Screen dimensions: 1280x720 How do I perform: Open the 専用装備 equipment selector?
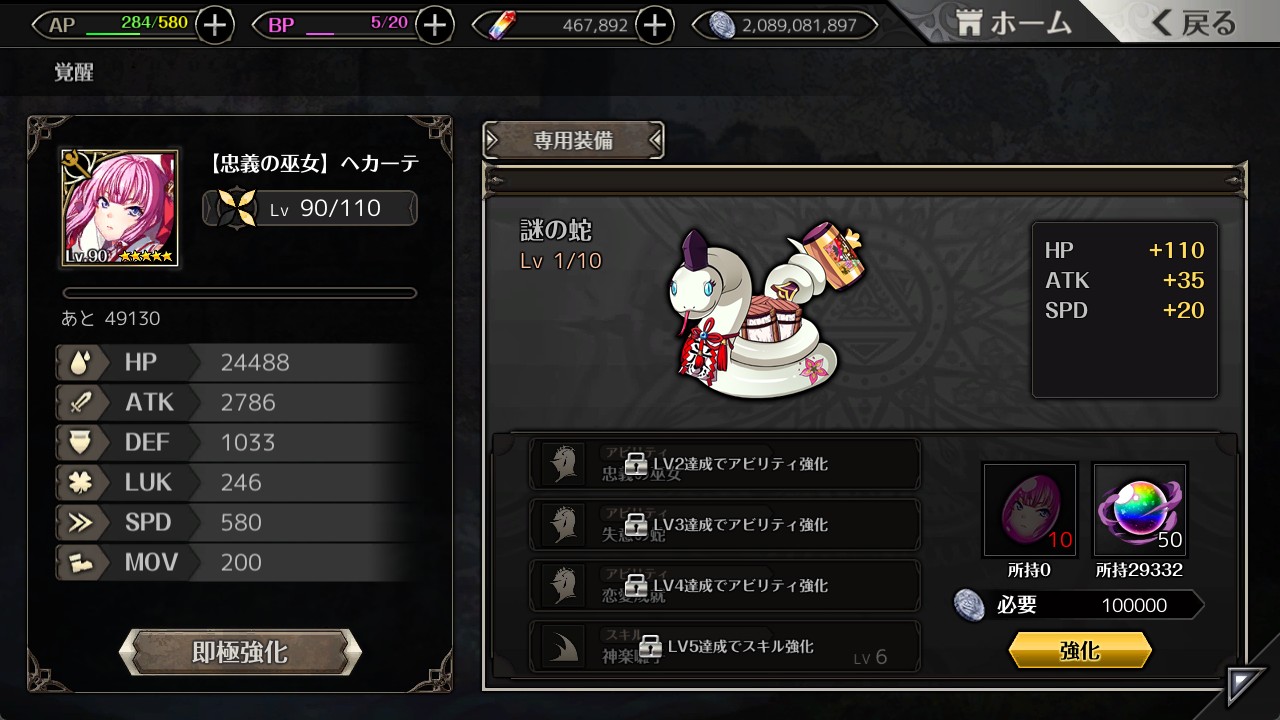[573, 141]
